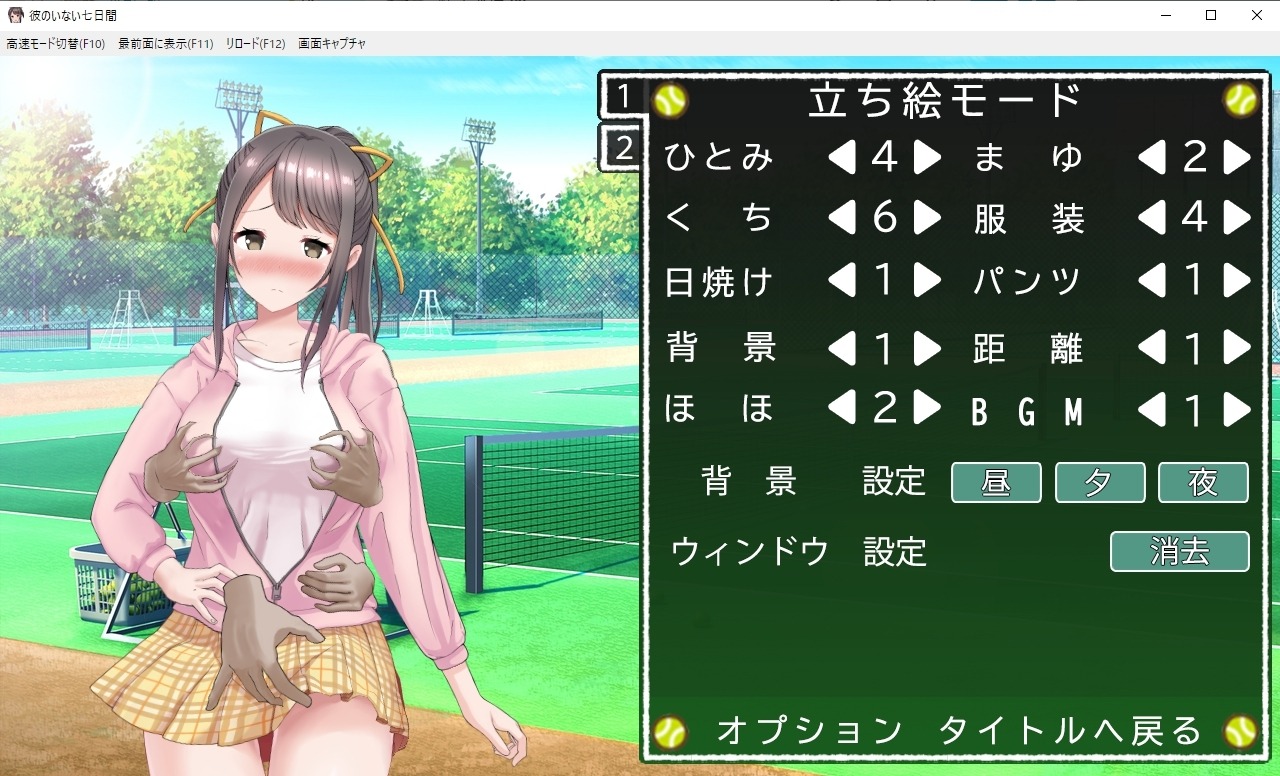Screen dimensions: 1280x776
Task: Switch to tab 2
Action: pos(624,148)
